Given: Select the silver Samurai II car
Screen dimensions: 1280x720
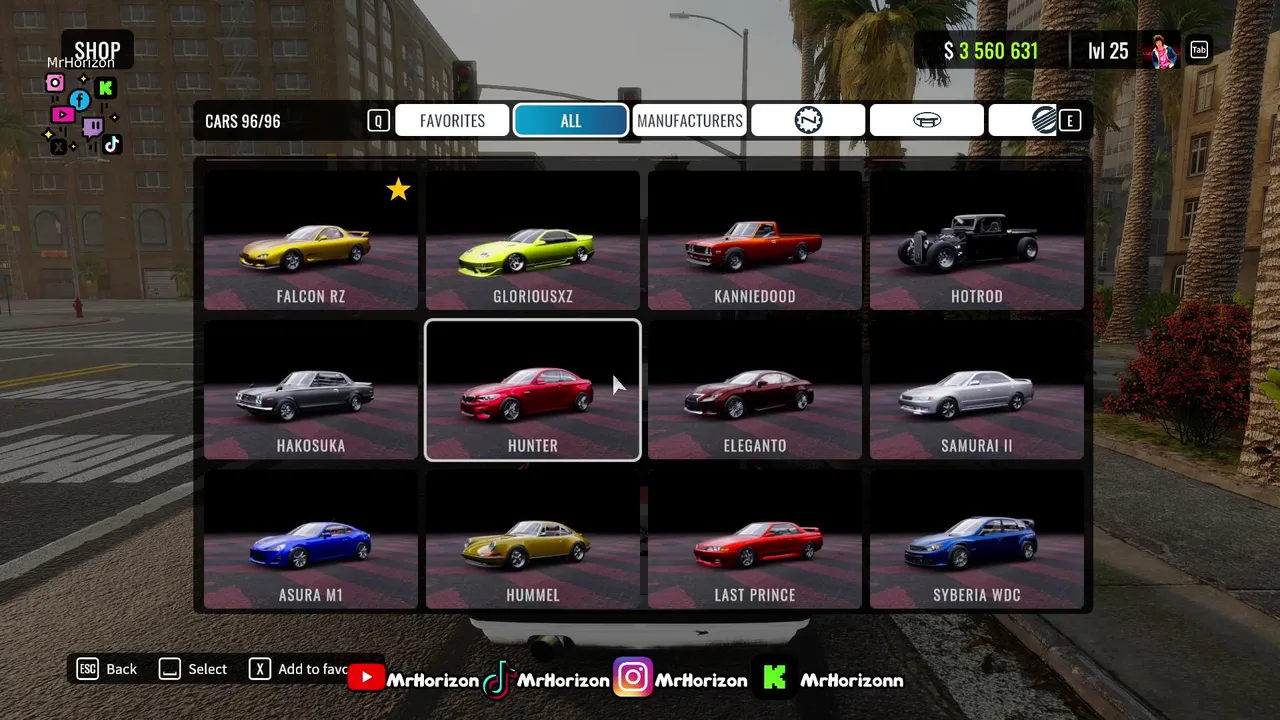Looking at the screenshot, I should coord(977,390).
